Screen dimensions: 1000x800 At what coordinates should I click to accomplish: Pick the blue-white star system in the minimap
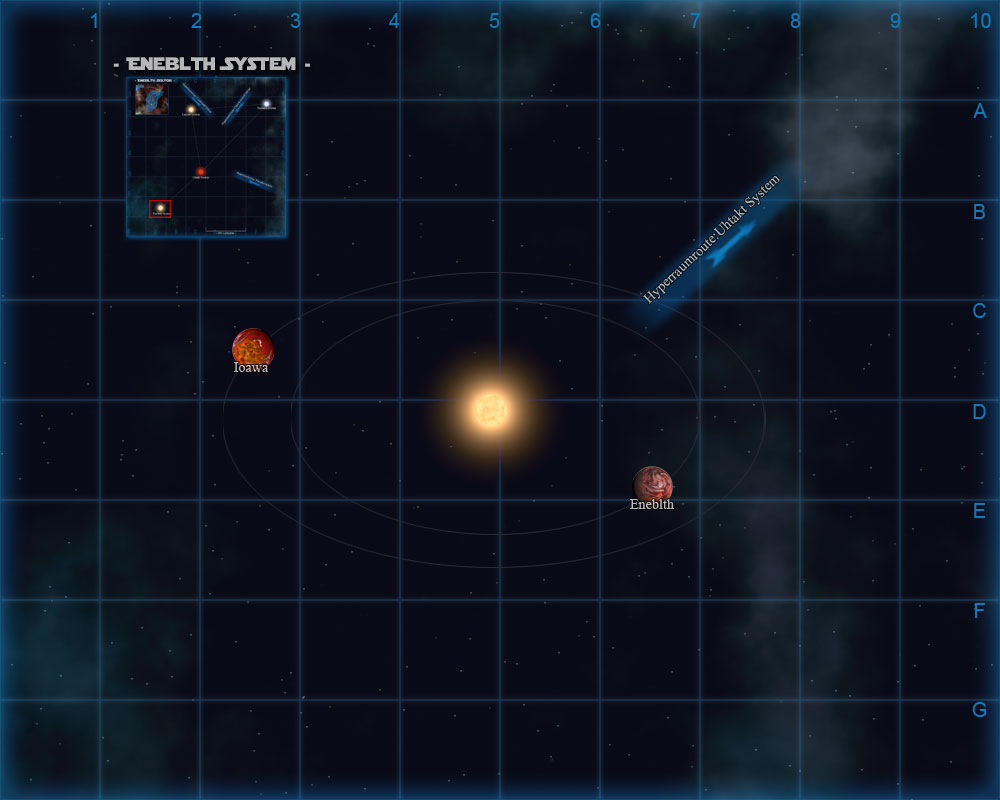[266, 103]
